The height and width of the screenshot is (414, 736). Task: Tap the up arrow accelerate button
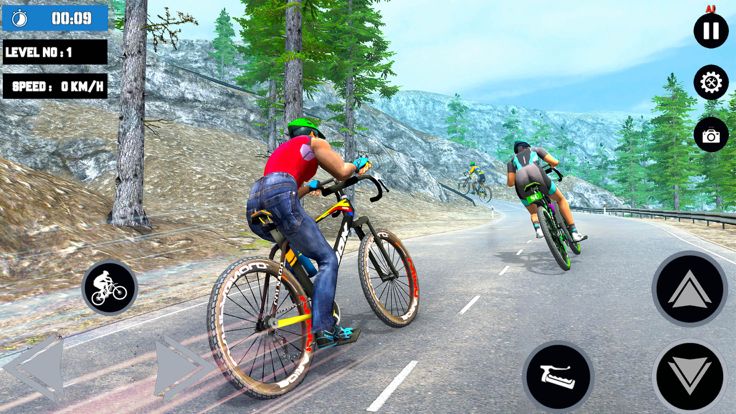coord(689,289)
